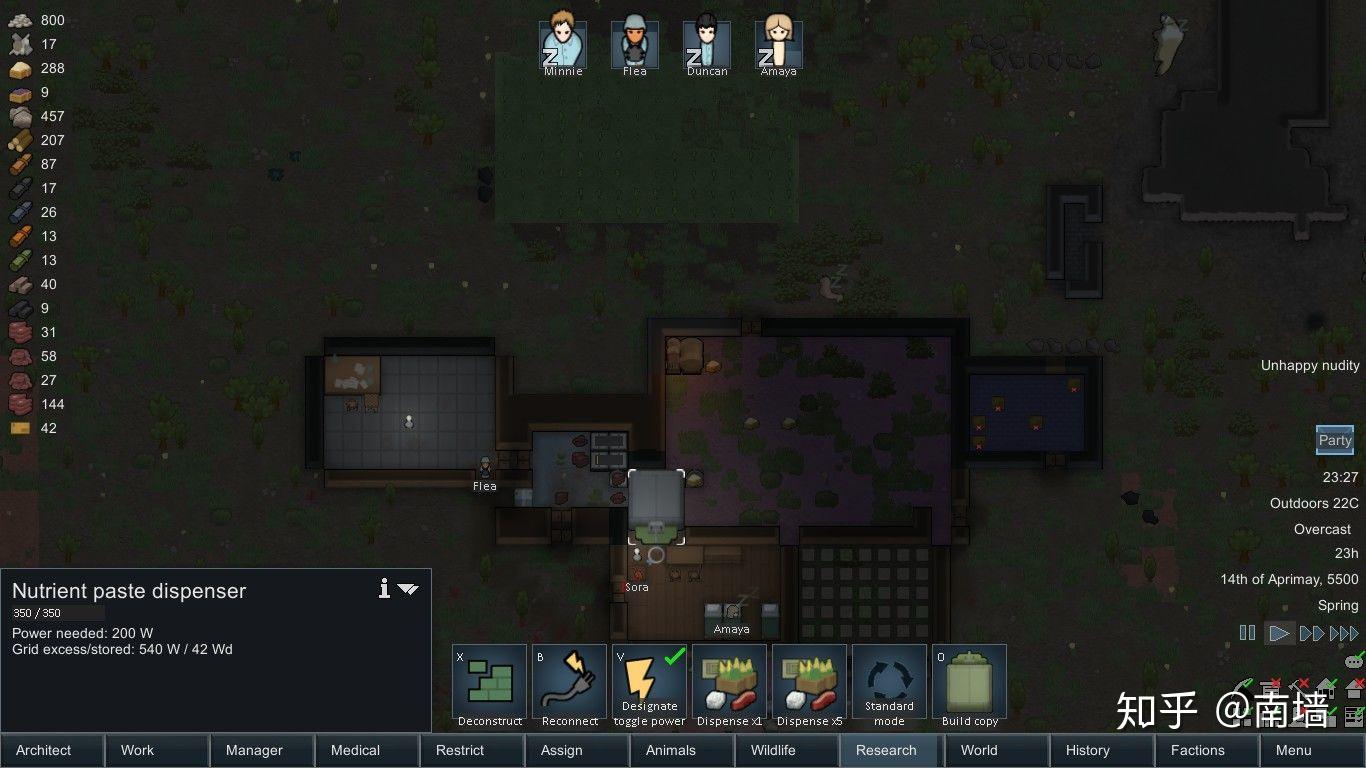Switch to the Research tab

click(x=887, y=750)
